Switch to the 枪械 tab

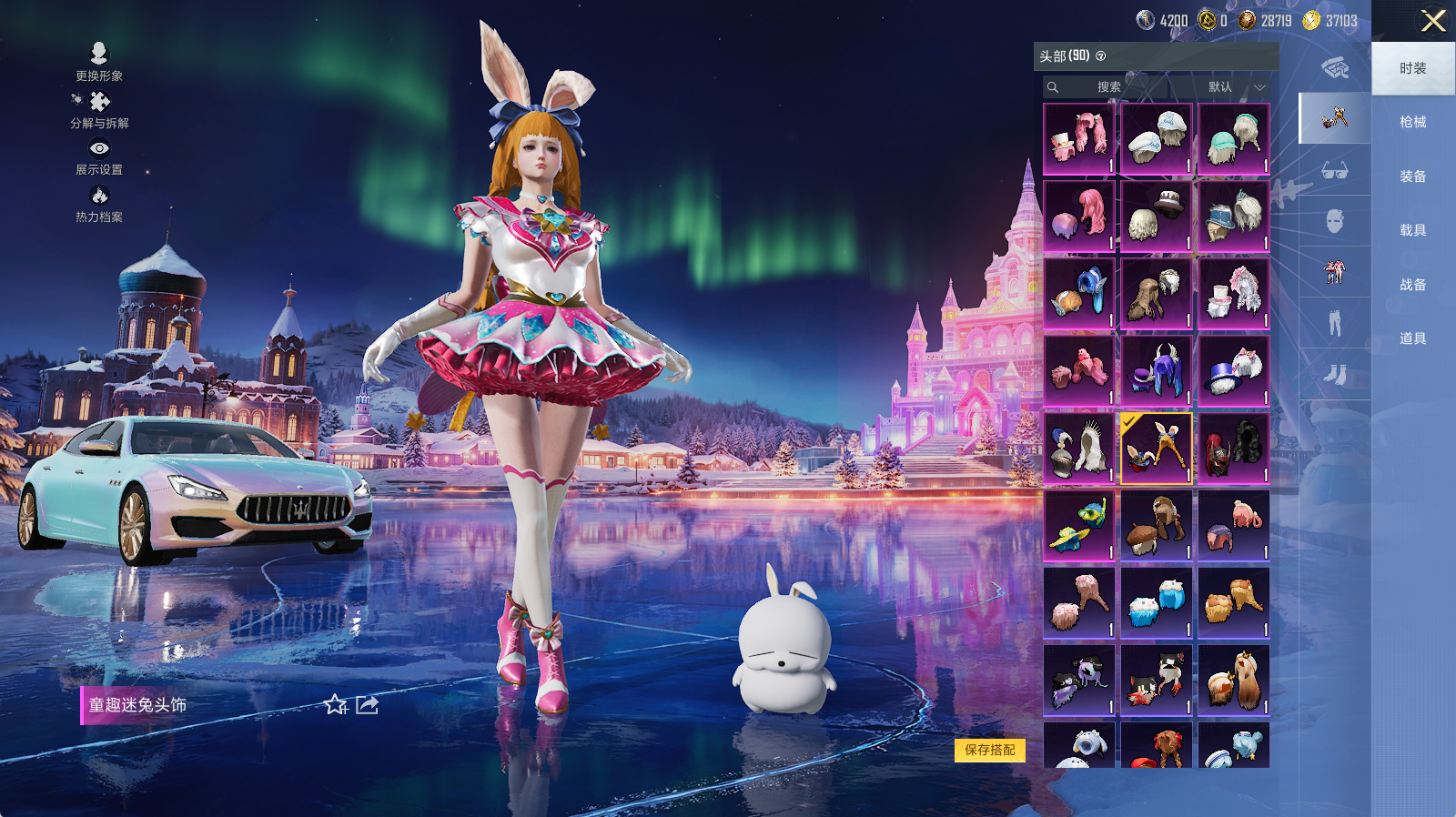[x=1412, y=122]
